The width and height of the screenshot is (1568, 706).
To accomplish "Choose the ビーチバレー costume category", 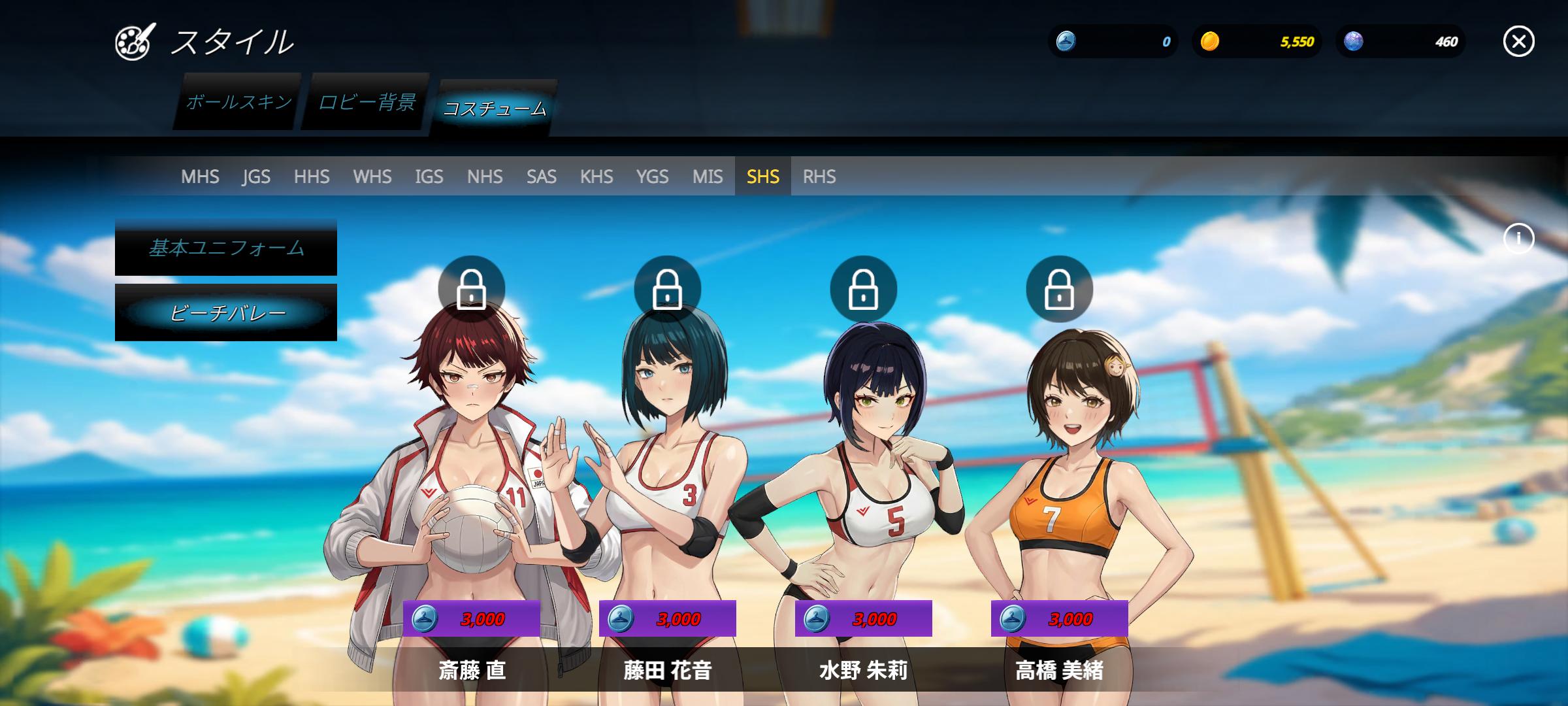I will coord(226,313).
